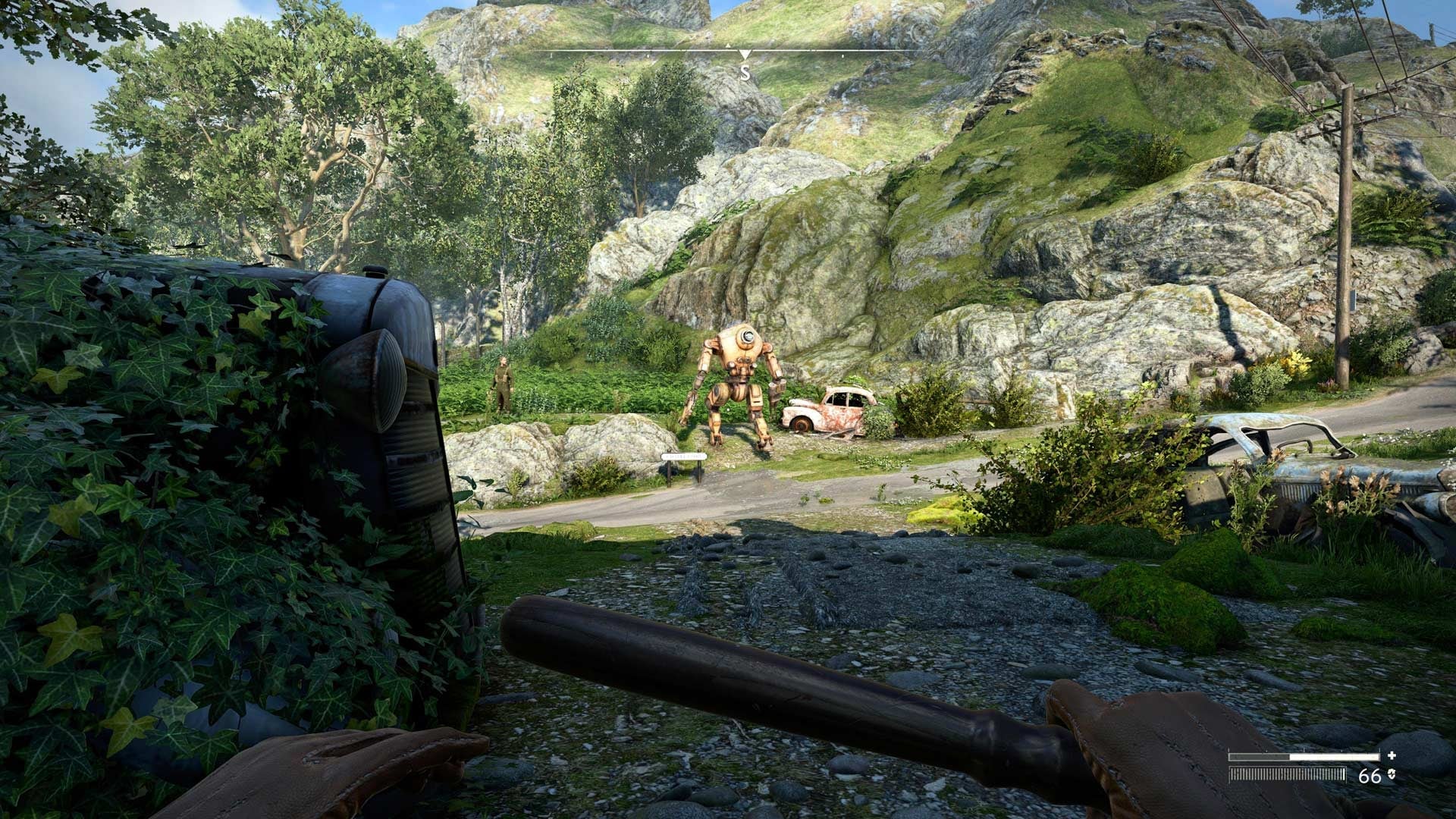Select the crosshair plus icon above the ammo counter
The width and height of the screenshot is (1456, 819).
[x=1392, y=755]
